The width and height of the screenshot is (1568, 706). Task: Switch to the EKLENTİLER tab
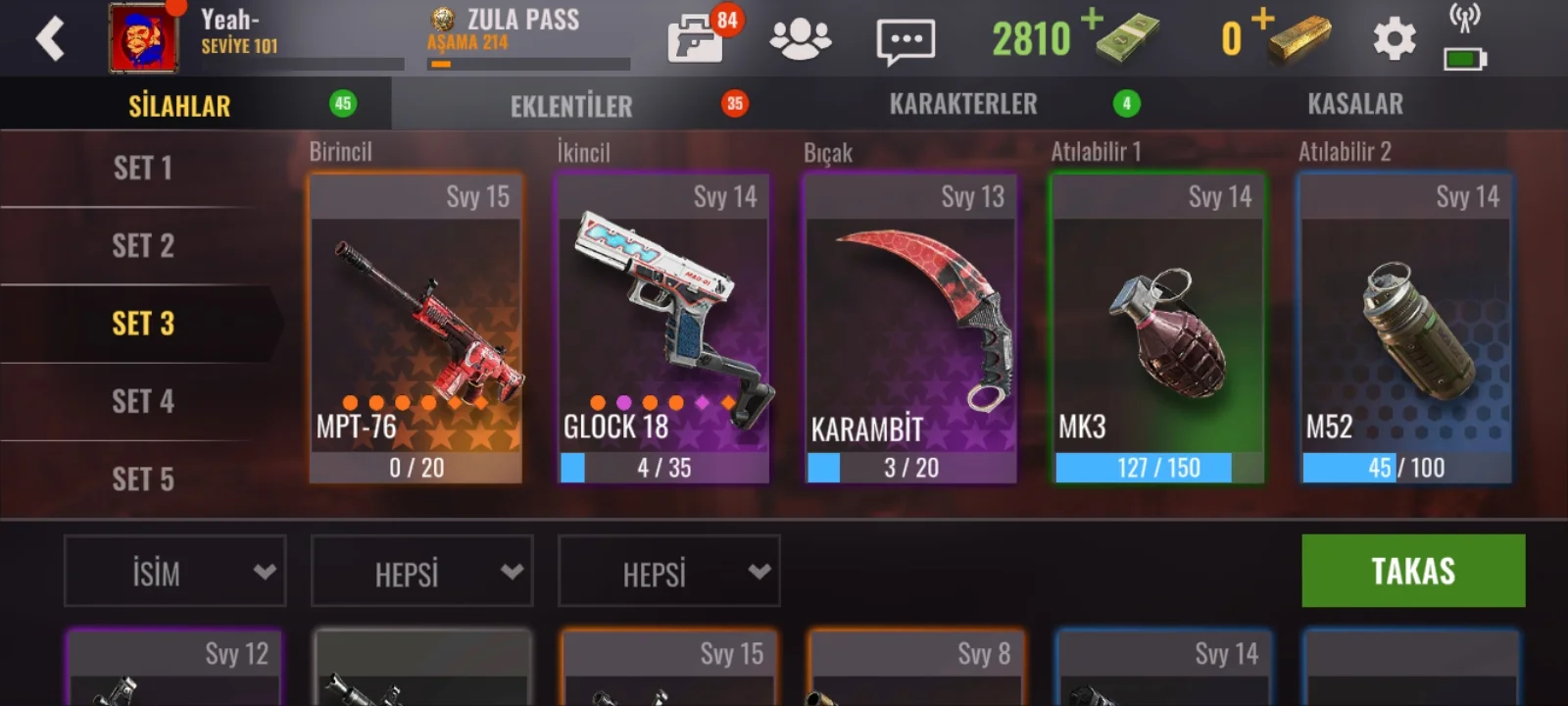click(571, 105)
